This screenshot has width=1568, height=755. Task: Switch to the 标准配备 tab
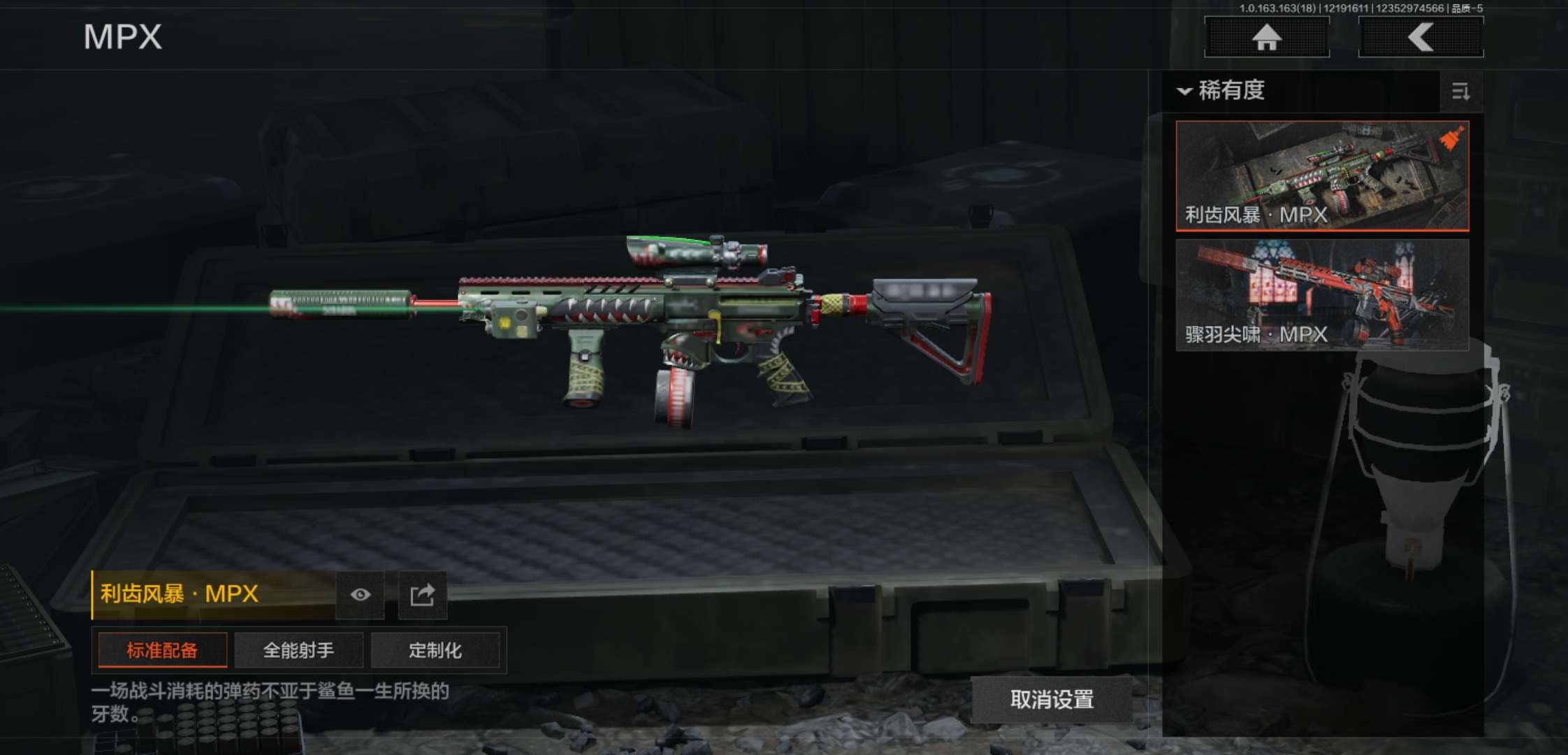click(162, 651)
